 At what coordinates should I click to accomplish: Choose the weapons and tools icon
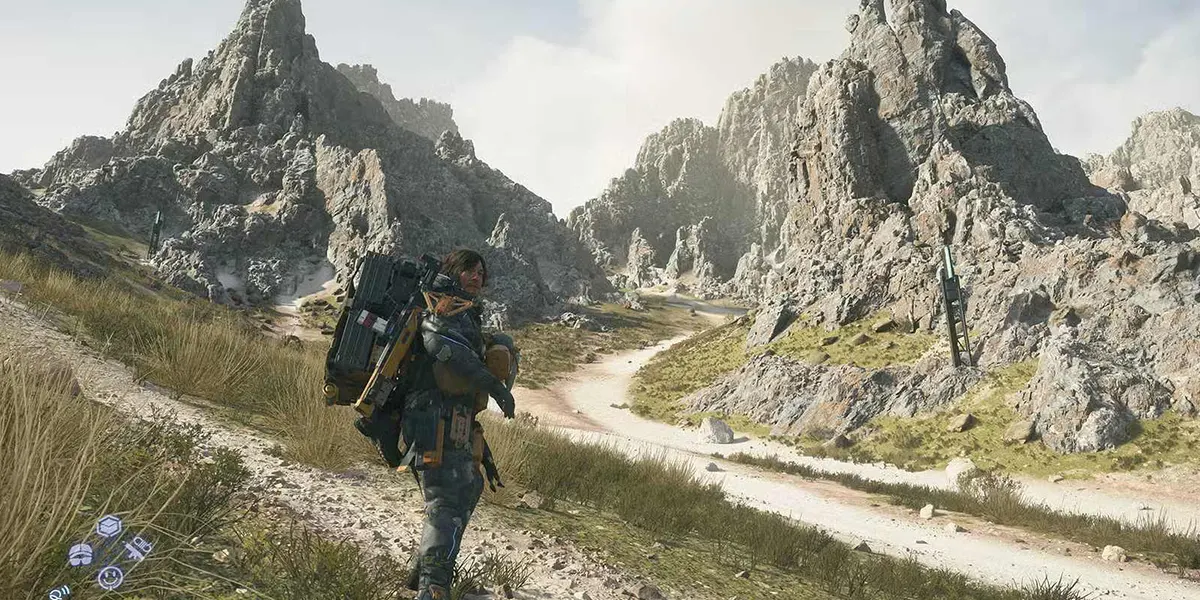click(x=138, y=548)
